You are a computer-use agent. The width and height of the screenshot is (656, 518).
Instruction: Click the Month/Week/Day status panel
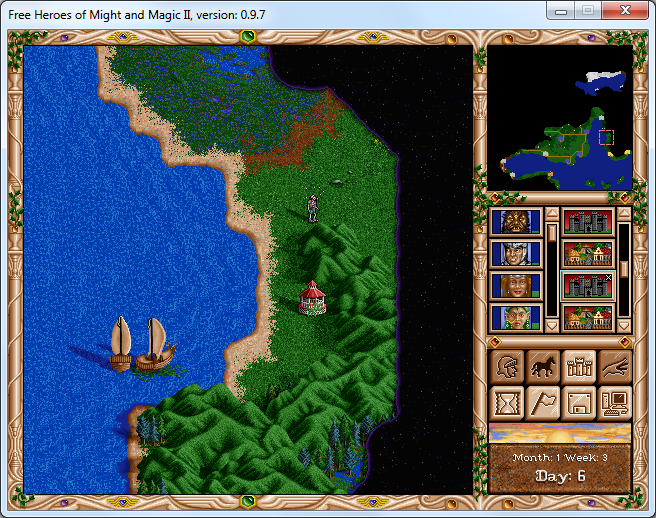click(x=560, y=467)
